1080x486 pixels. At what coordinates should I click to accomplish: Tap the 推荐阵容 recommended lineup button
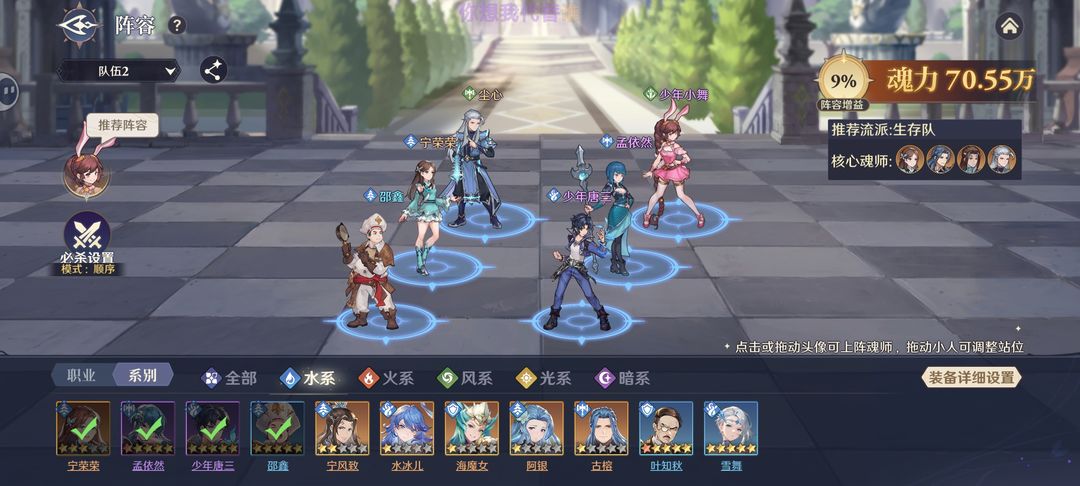click(x=122, y=125)
